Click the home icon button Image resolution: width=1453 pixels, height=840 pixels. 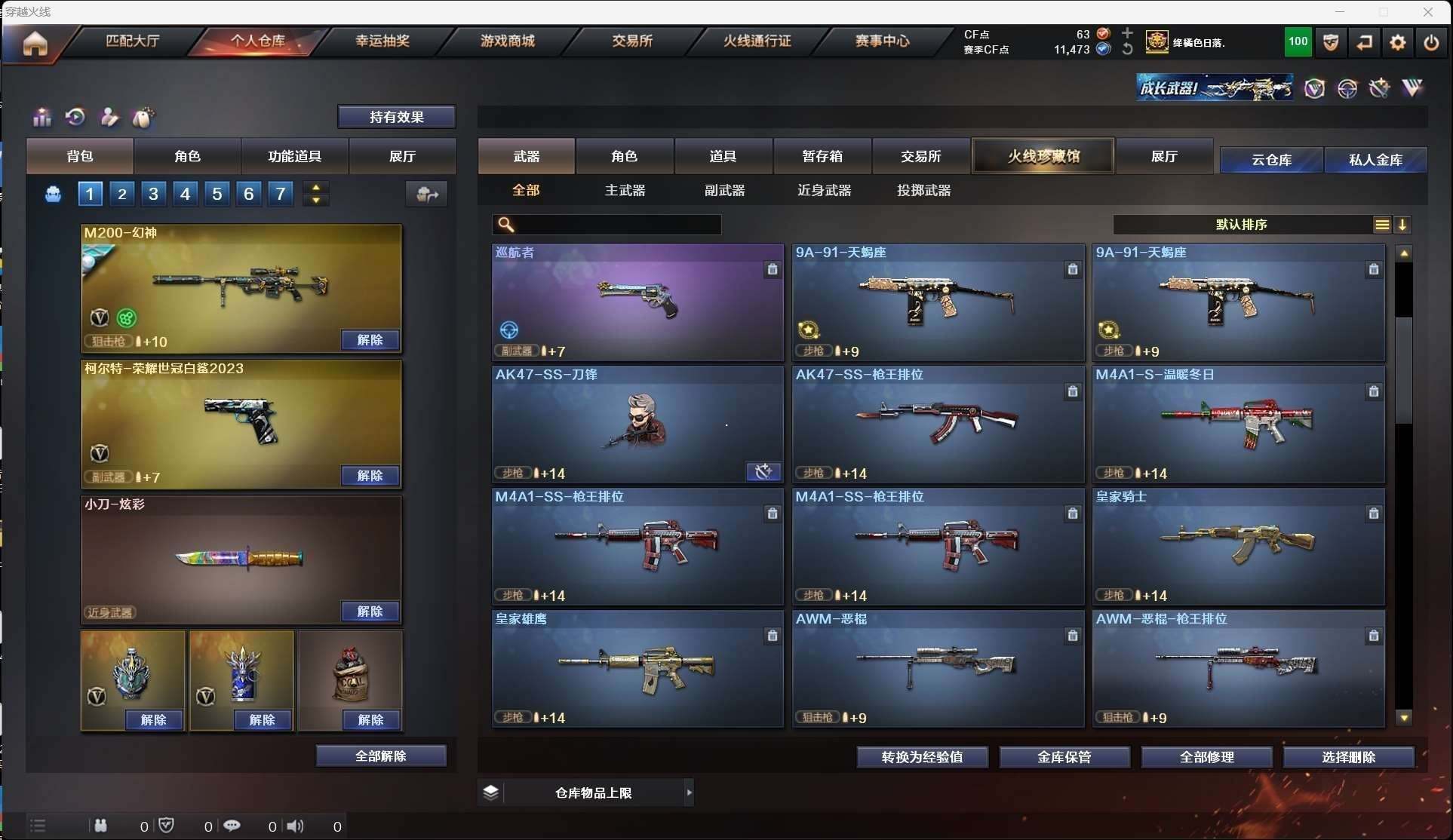[x=35, y=43]
